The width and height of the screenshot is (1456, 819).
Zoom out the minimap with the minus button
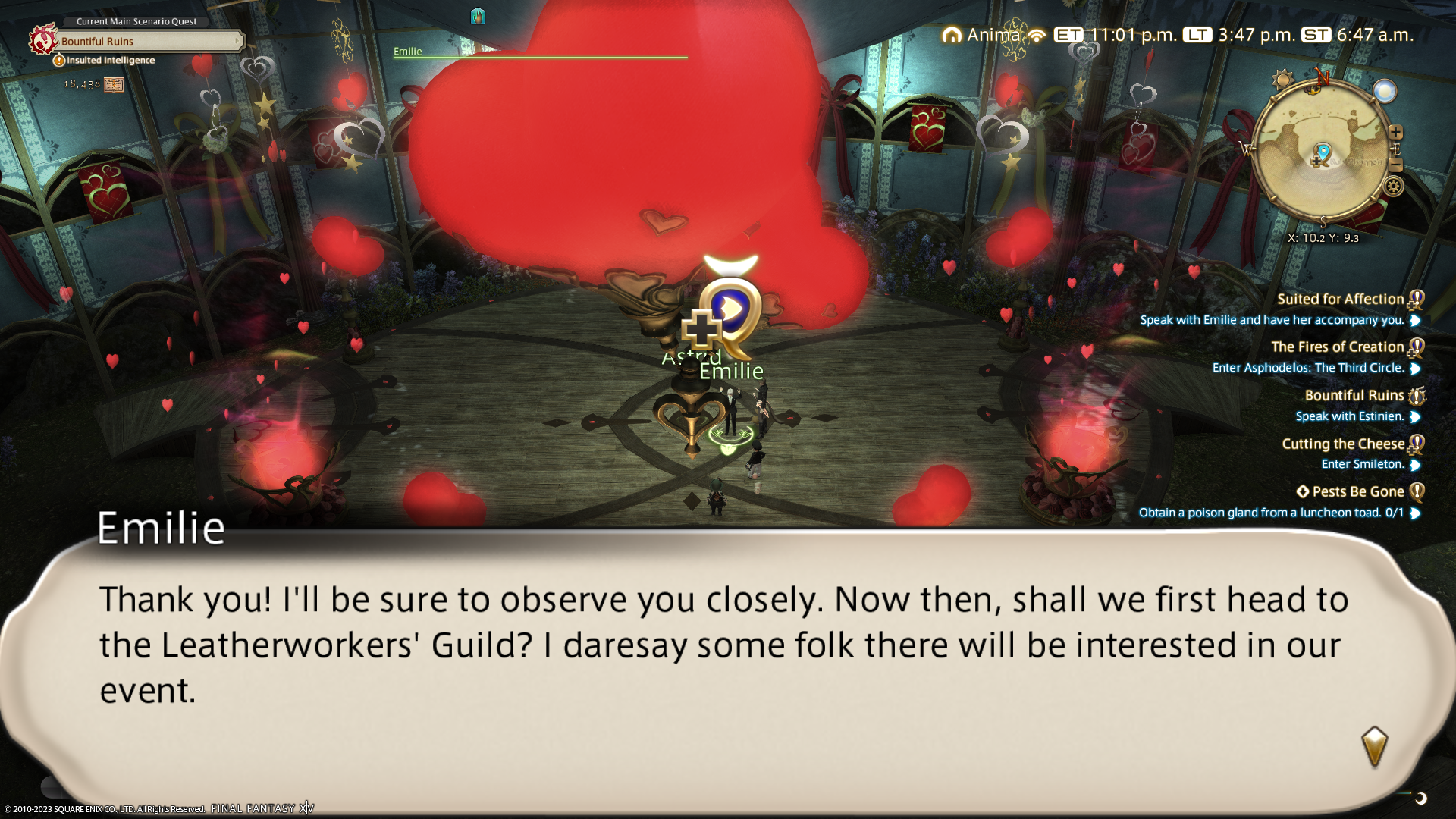point(1395,165)
